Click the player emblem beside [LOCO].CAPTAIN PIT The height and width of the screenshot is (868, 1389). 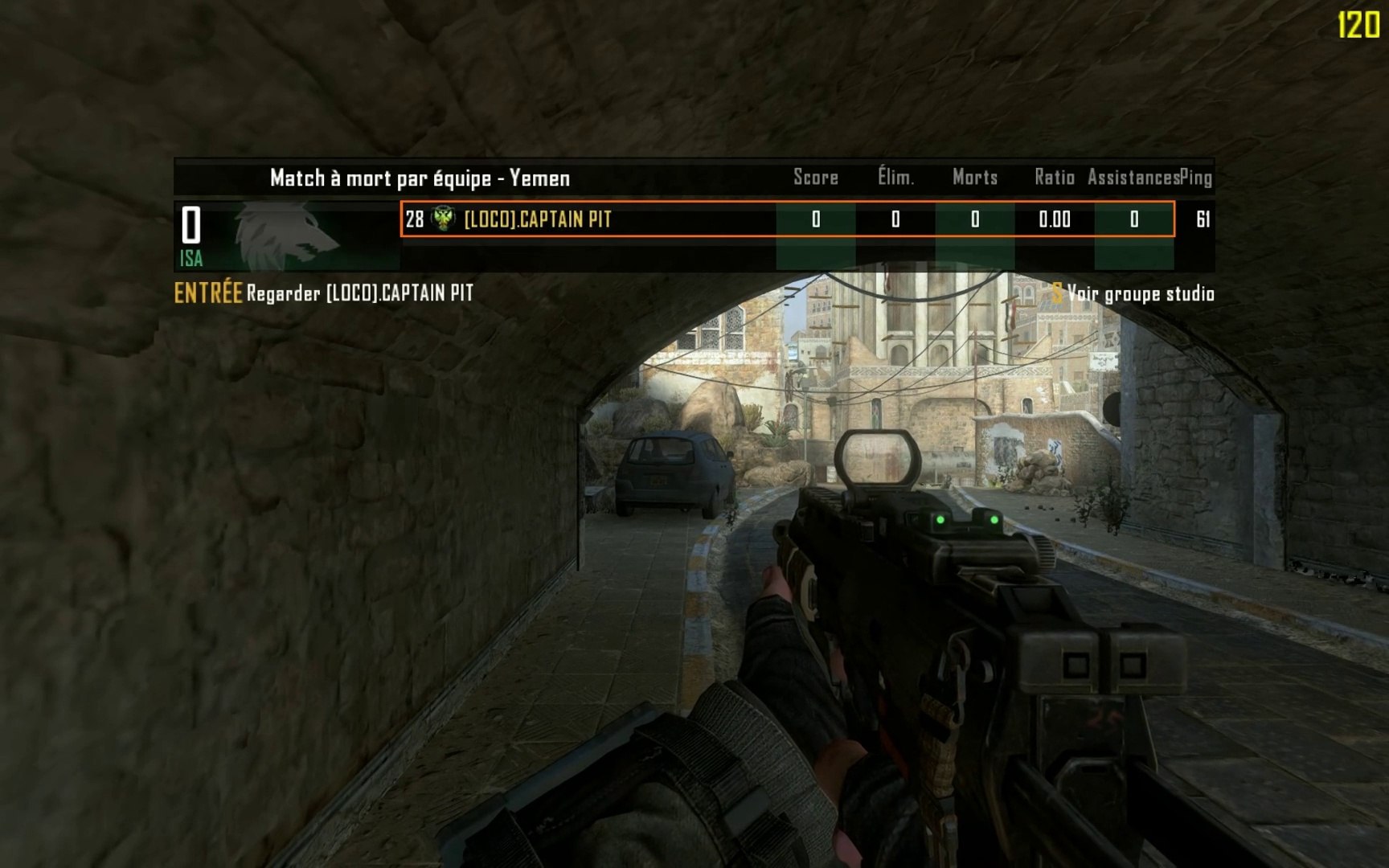(443, 219)
